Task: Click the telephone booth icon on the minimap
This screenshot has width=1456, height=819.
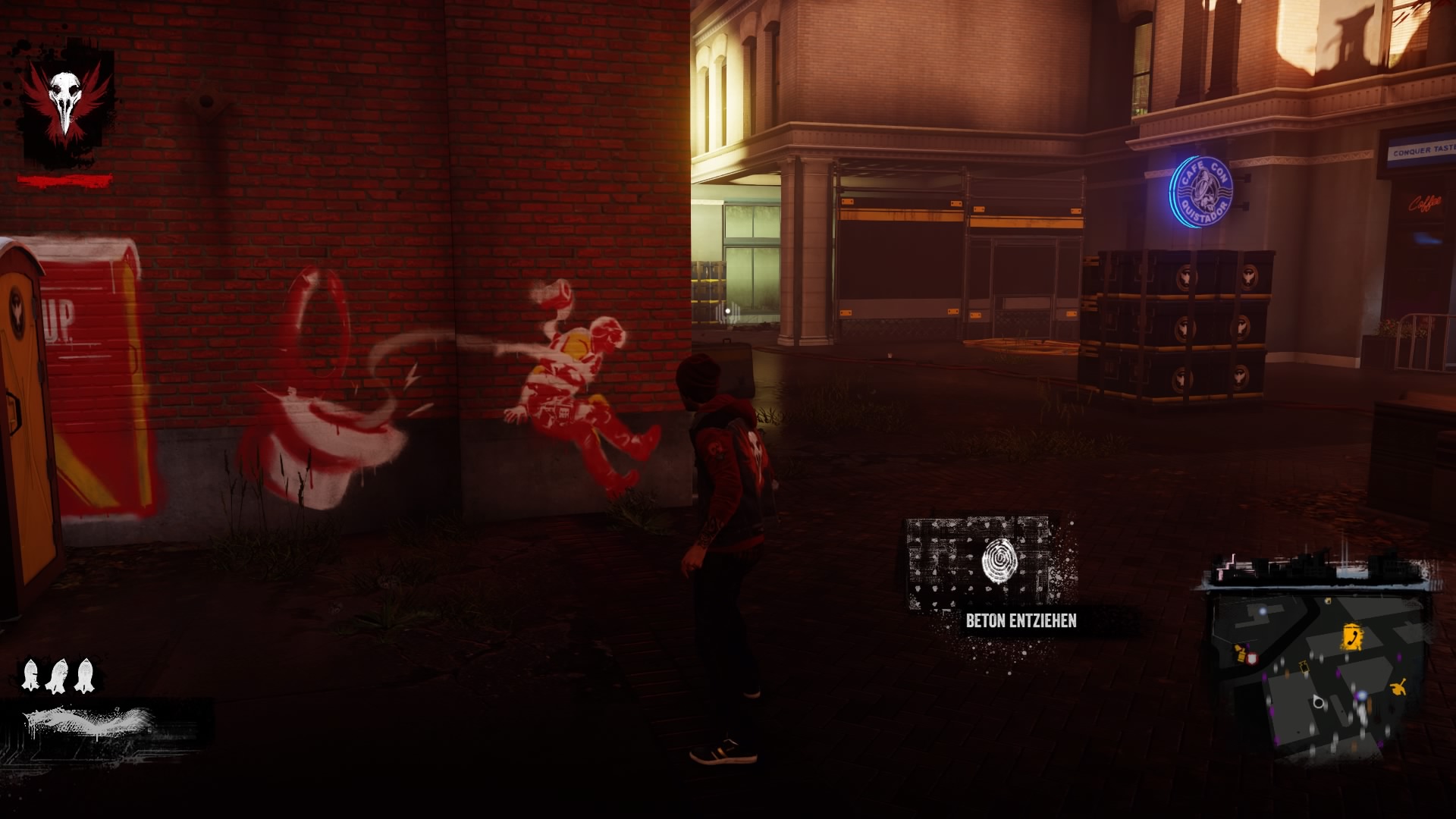Action: [1352, 635]
